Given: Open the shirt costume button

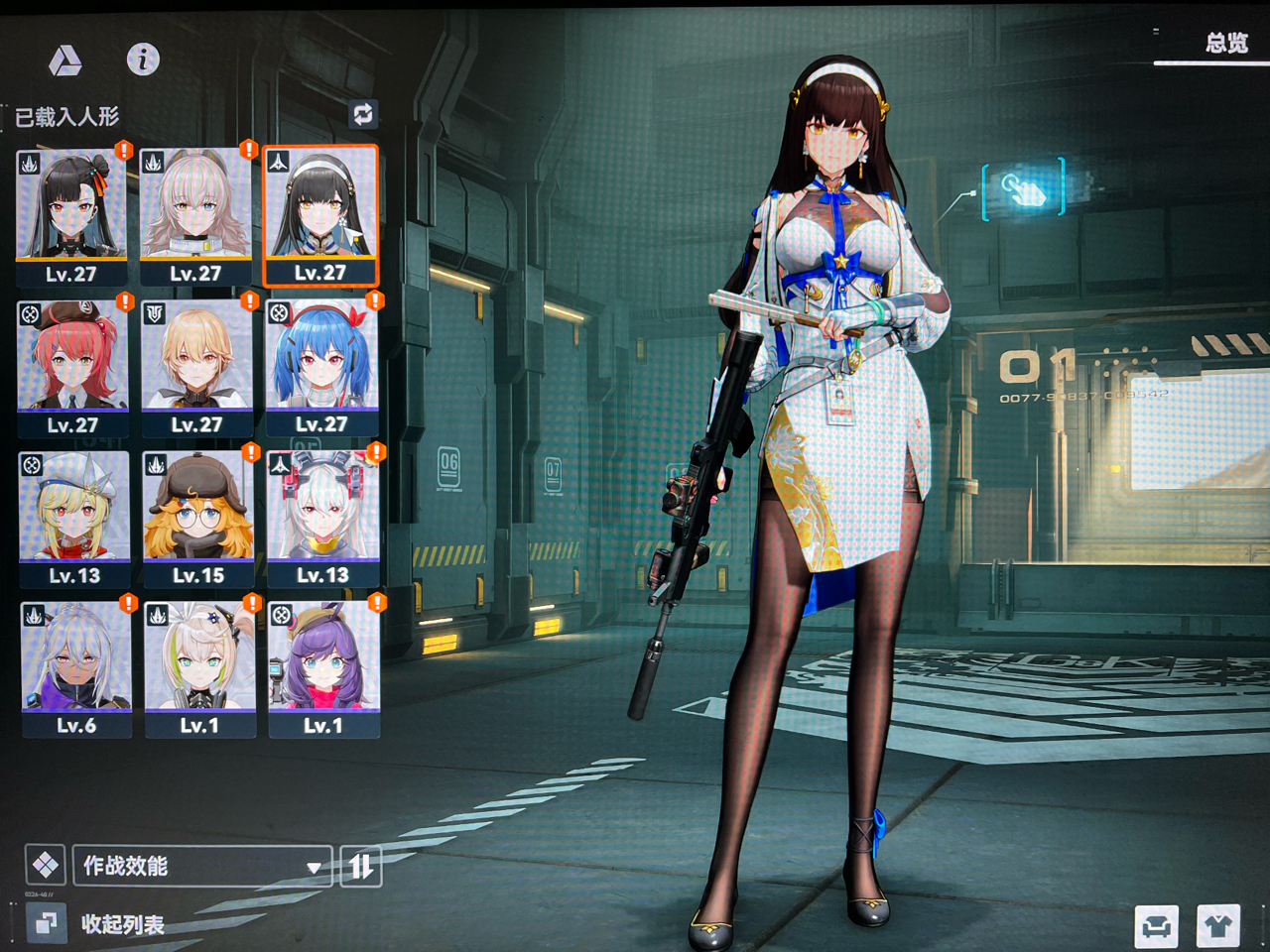Looking at the screenshot, I should pyautogui.click(x=1218, y=927).
